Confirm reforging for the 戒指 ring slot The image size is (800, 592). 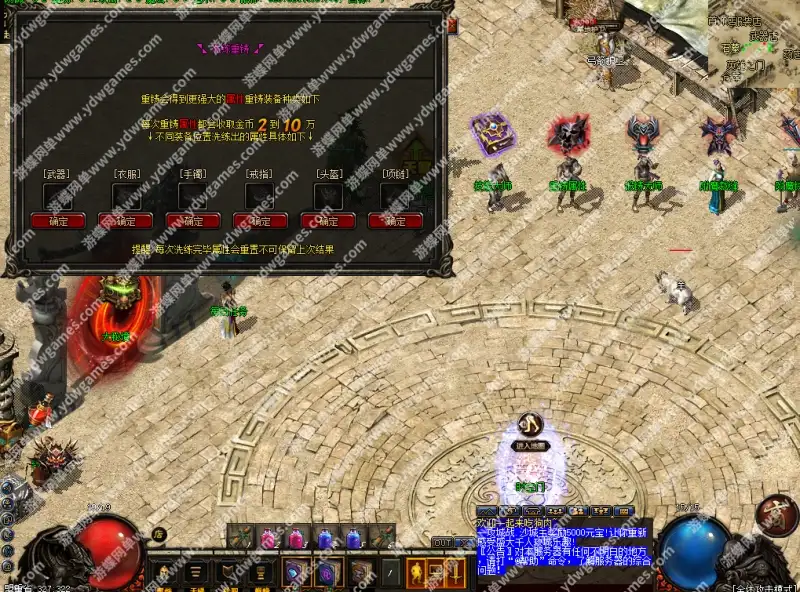click(x=260, y=221)
